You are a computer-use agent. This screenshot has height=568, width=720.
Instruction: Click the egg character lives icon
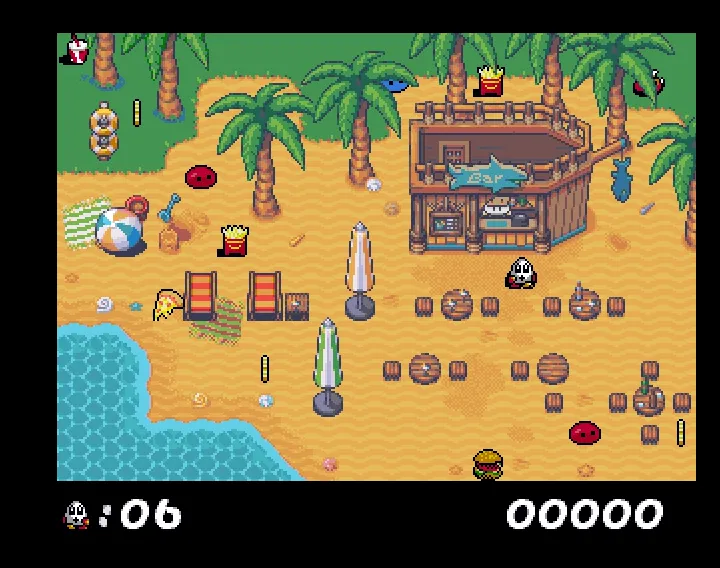click(x=76, y=515)
